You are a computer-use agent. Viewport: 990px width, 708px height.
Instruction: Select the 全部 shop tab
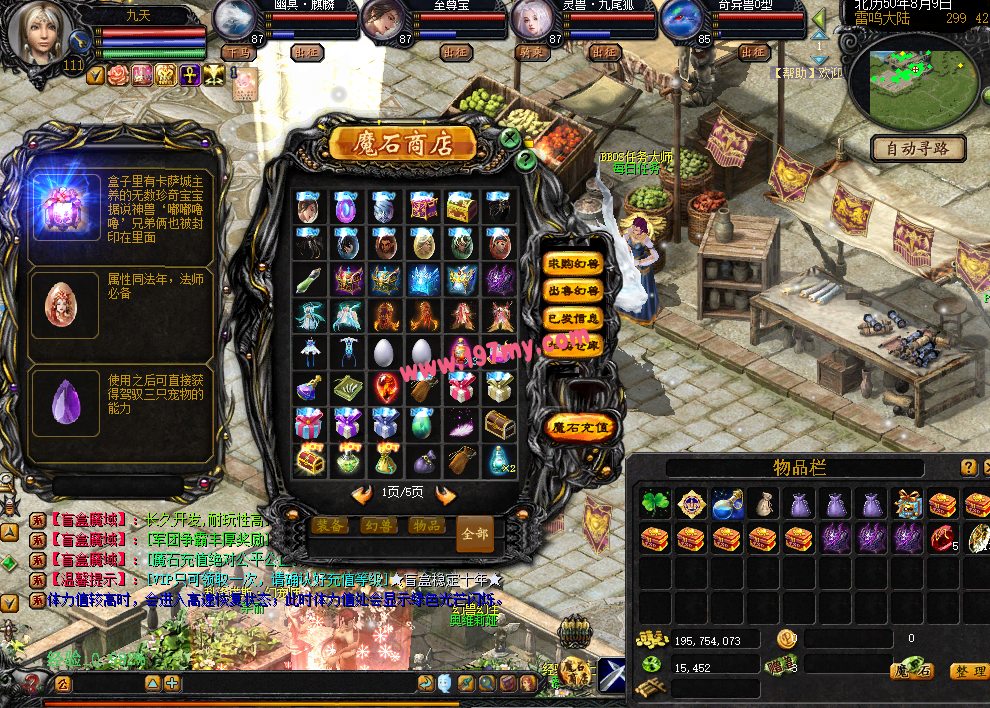click(475, 534)
